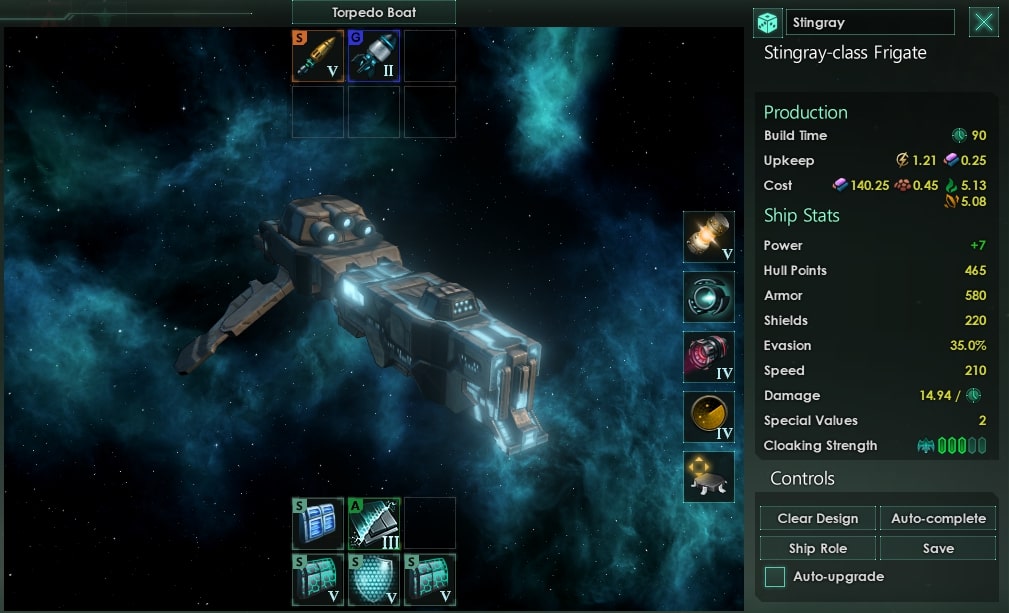Clear Design for this ship
This screenshot has height=613, width=1009.
pyautogui.click(x=818, y=518)
